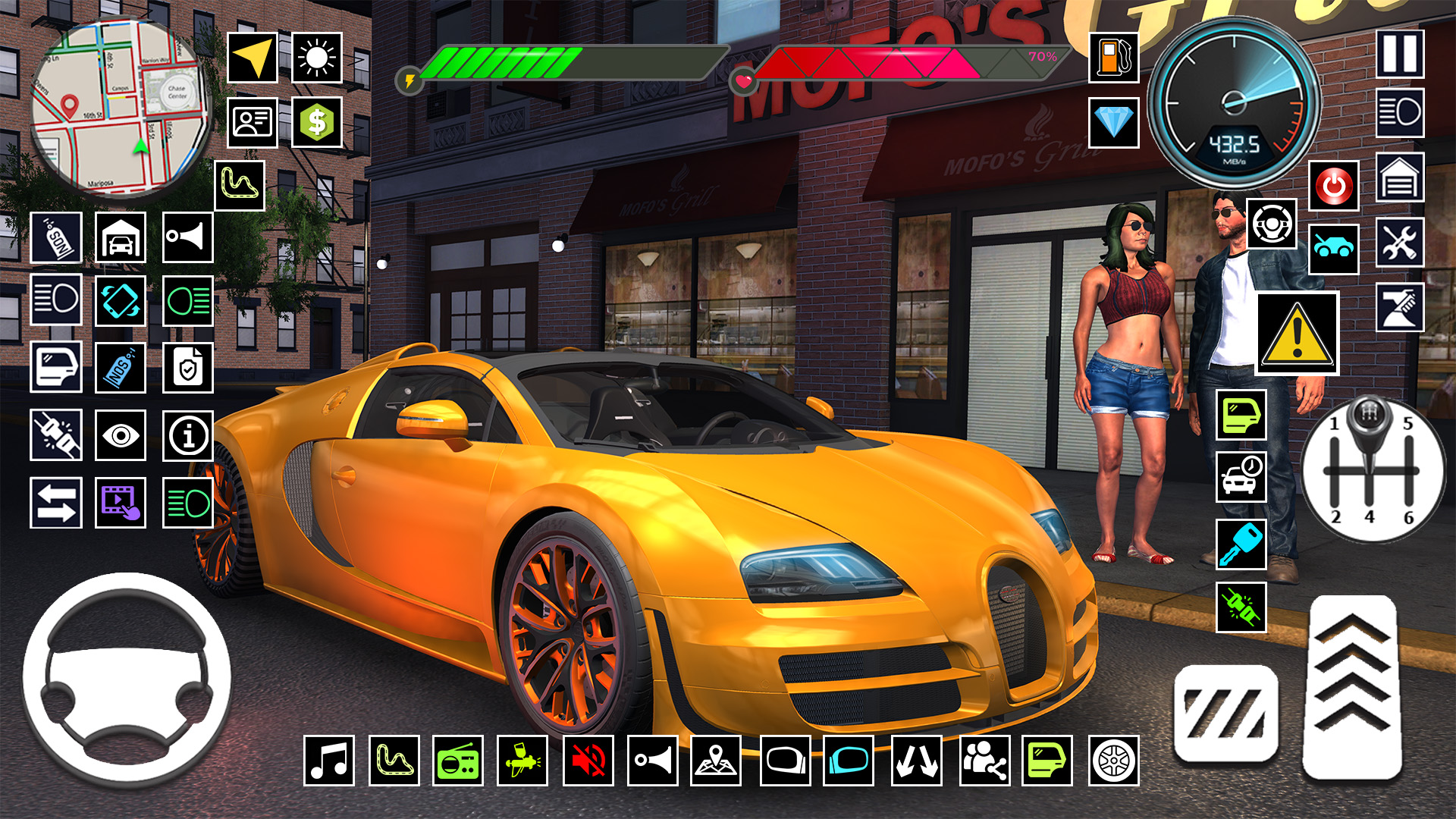Screen dimensions: 1456x819
Task: Open the garage menu
Action: (122, 238)
